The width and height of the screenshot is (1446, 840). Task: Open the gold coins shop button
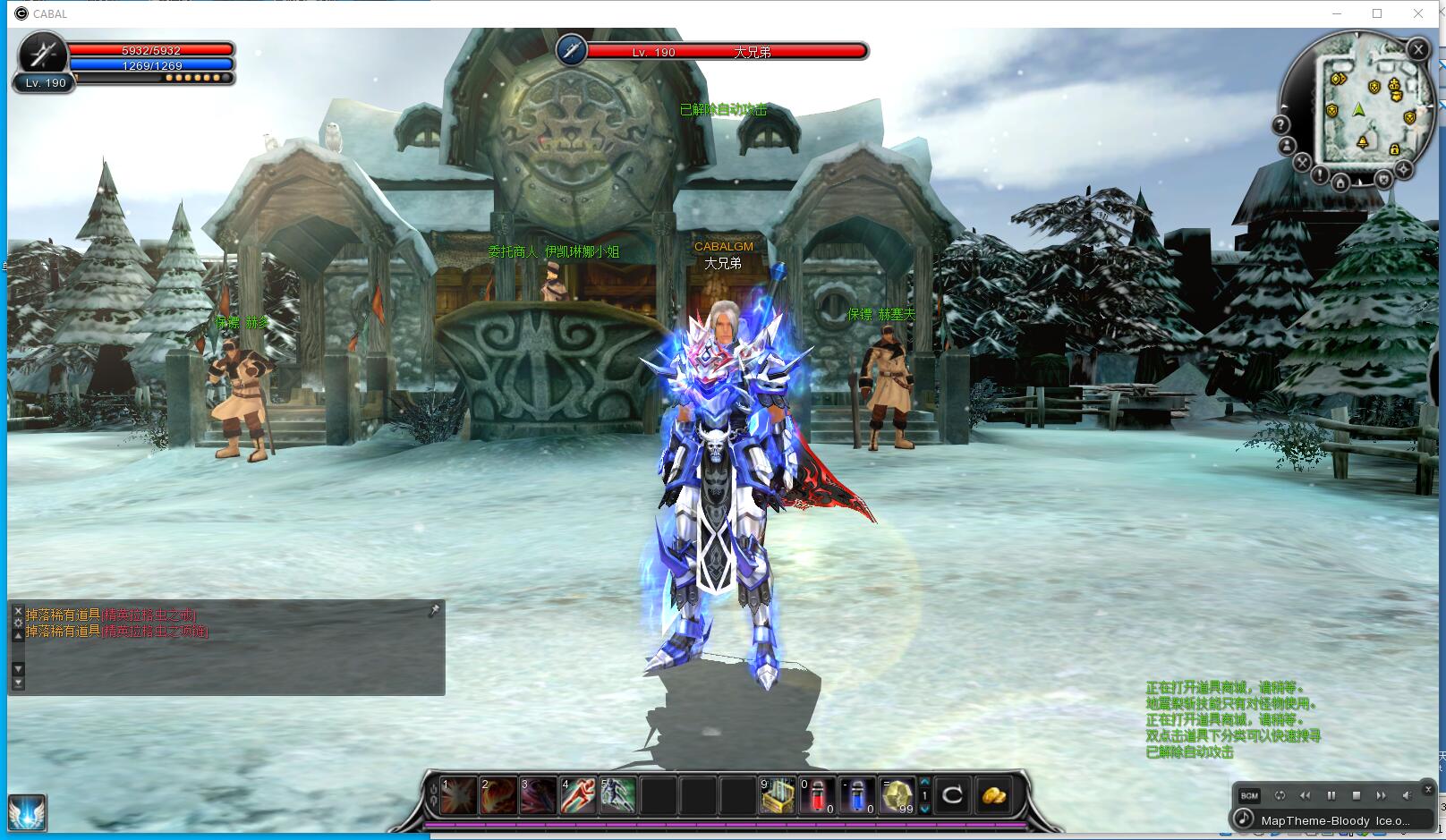994,795
